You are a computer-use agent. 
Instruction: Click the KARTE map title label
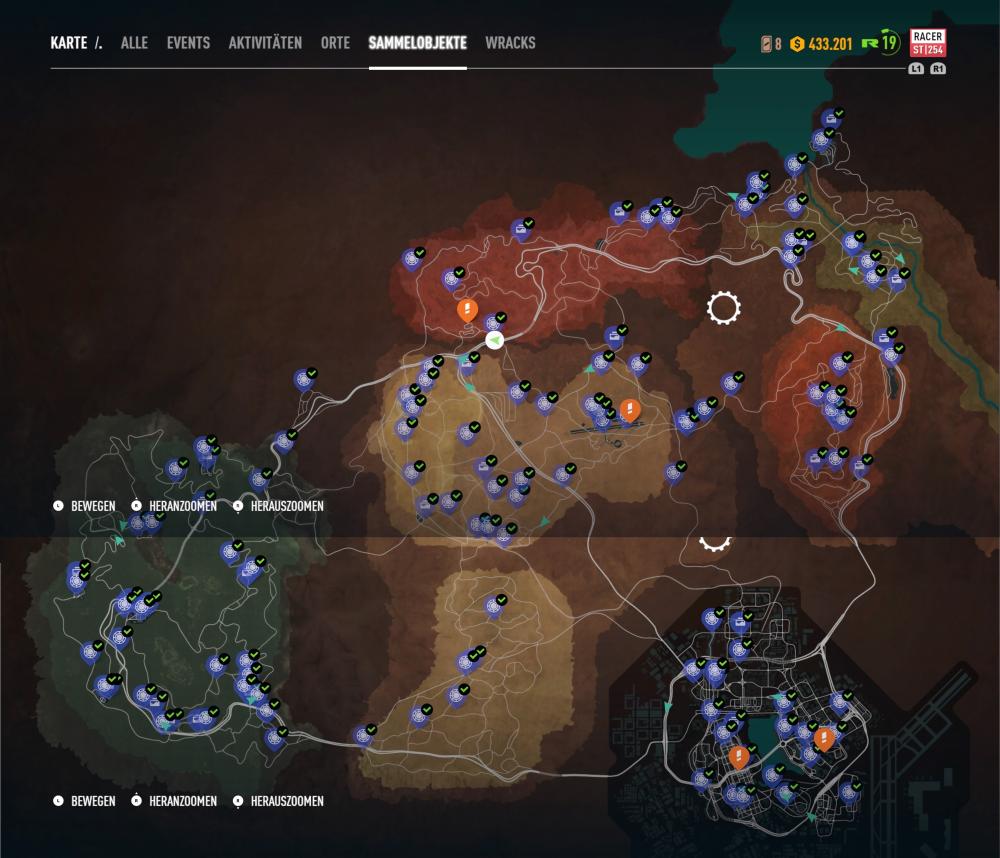70,43
